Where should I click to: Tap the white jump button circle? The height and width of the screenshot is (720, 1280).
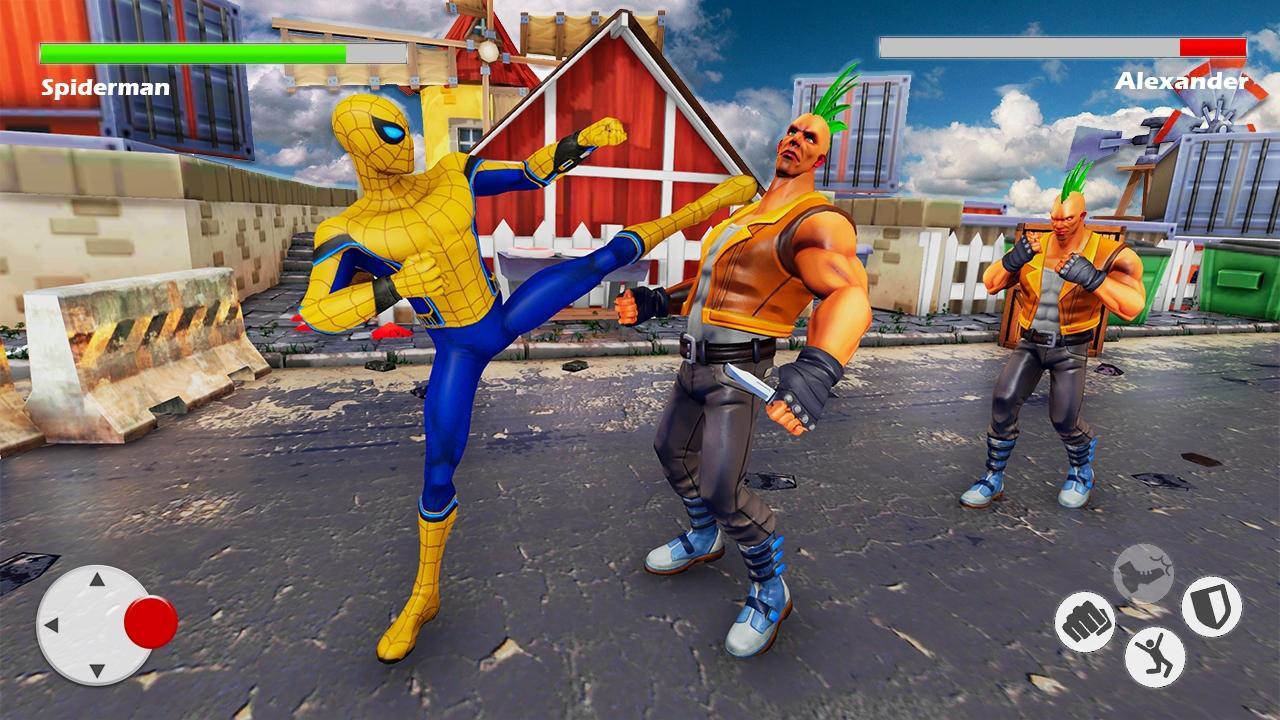pos(1155,657)
